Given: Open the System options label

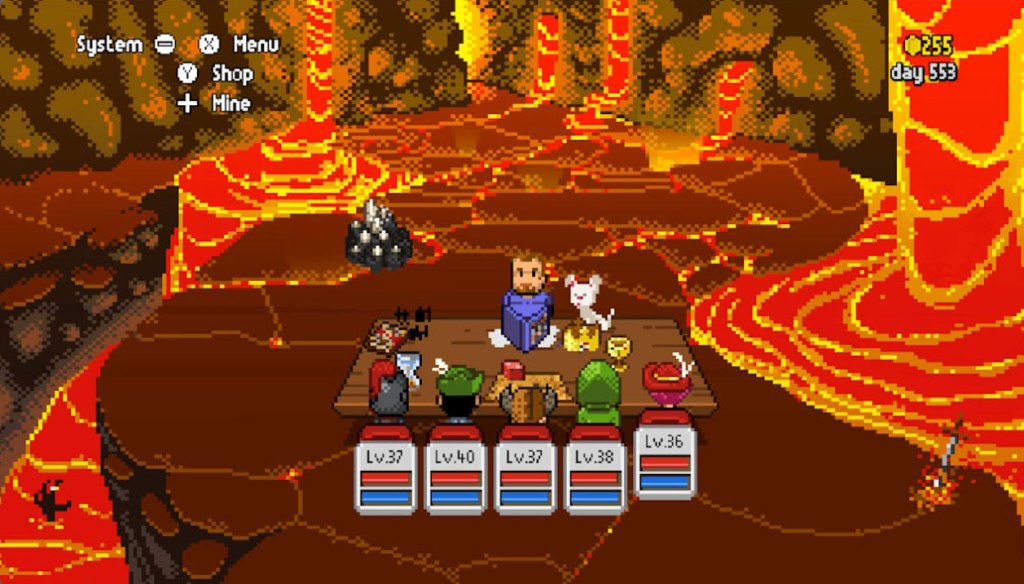Looking at the screenshot, I should pyautogui.click(x=110, y=45).
